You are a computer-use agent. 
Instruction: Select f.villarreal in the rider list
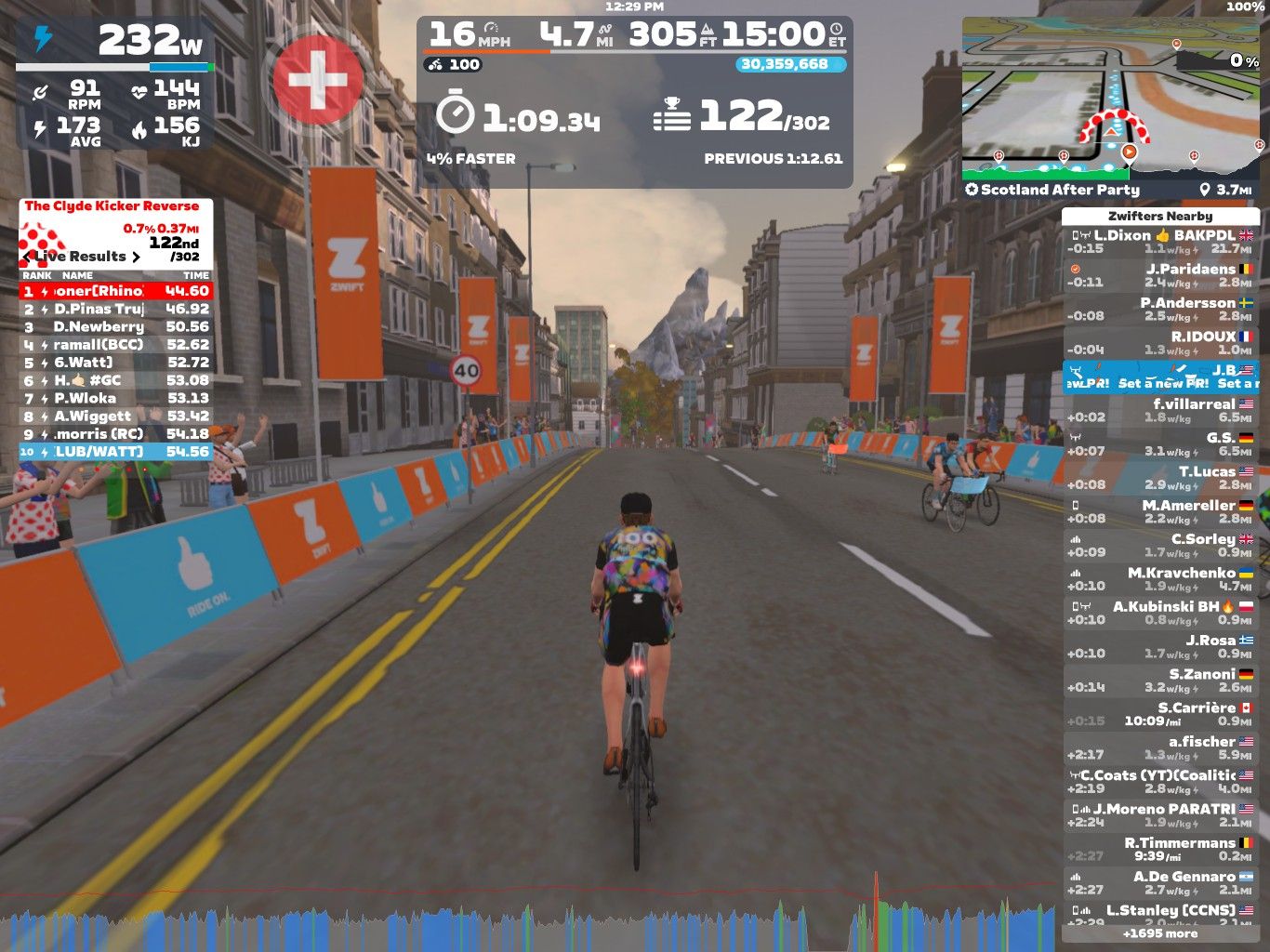(x=1159, y=410)
